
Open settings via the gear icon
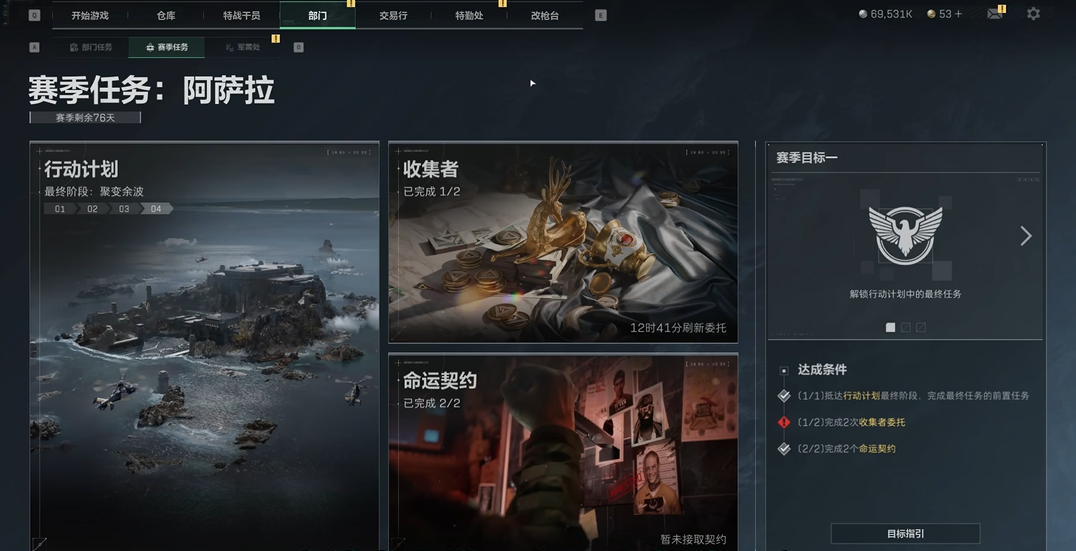(1033, 14)
